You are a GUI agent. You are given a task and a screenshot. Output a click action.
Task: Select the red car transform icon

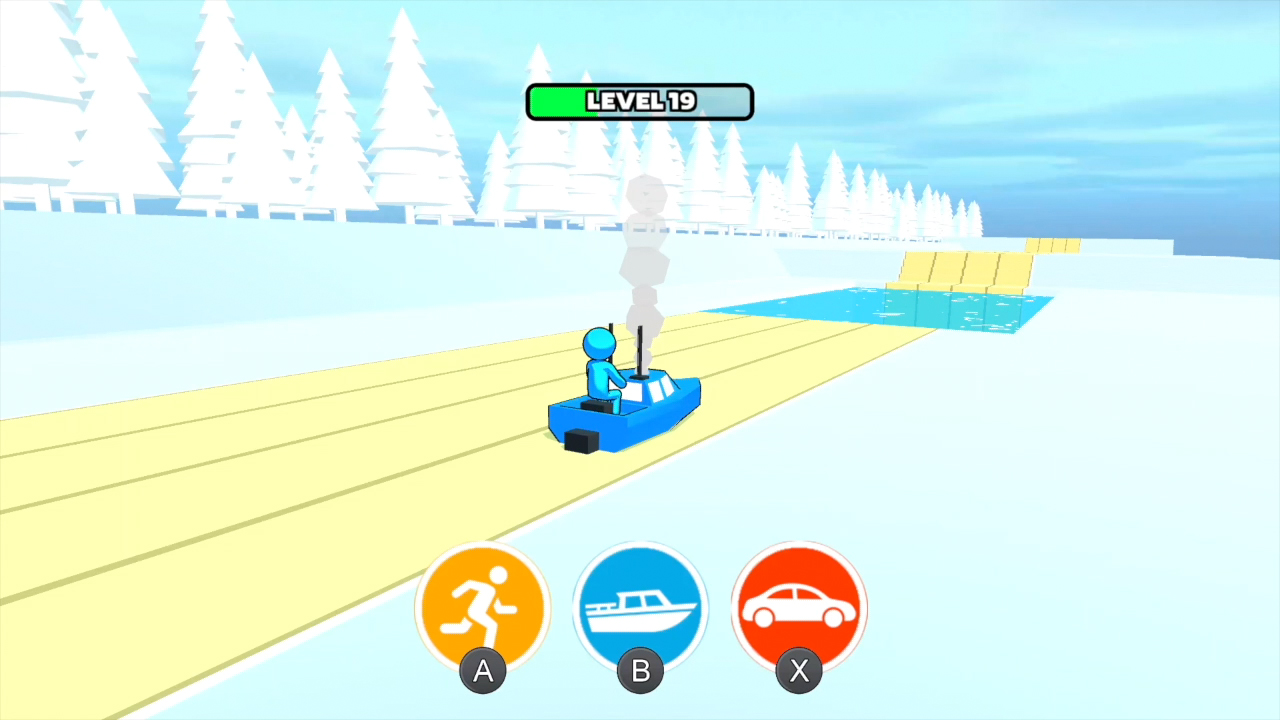pyautogui.click(x=798, y=605)
